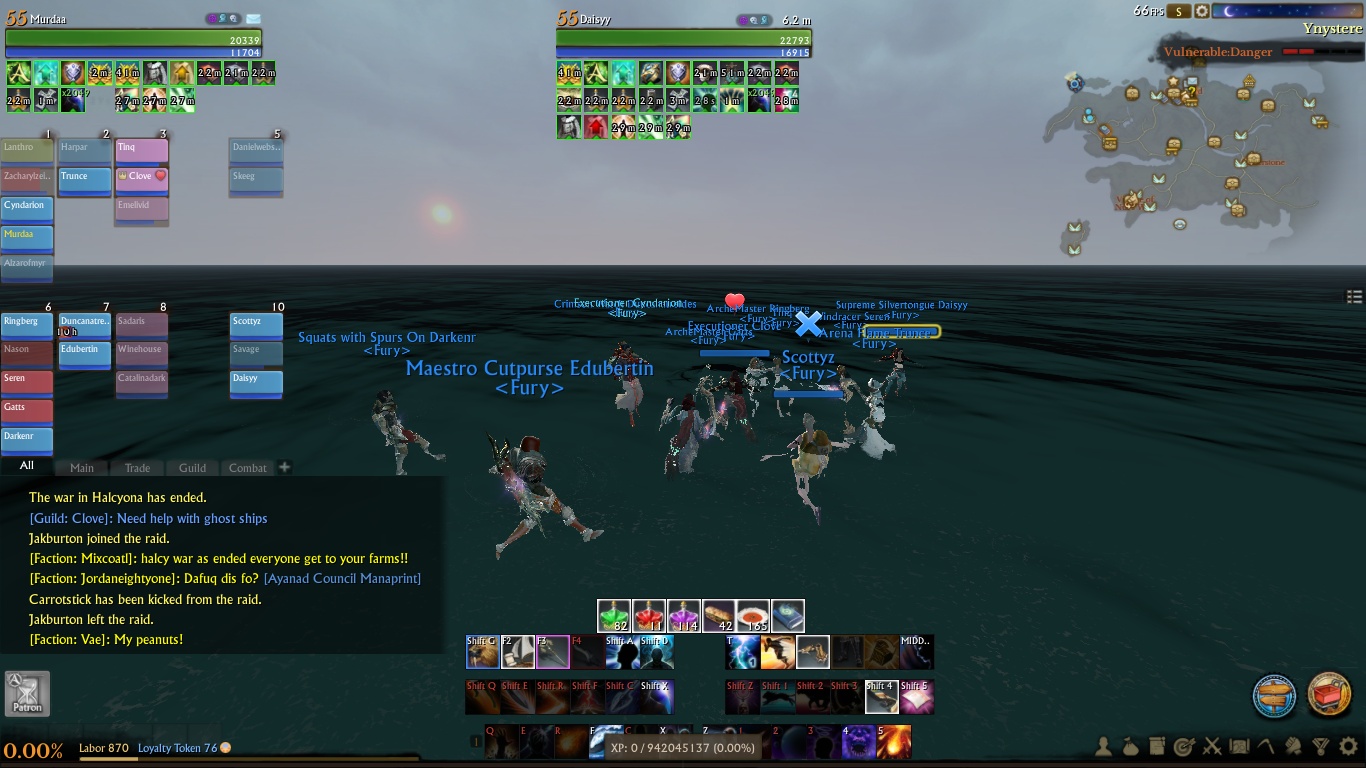Viewport: 1366px width, 768px height.
Task: Click the Ayanad Council Manaprint chat link
Action: pos(342,579)
